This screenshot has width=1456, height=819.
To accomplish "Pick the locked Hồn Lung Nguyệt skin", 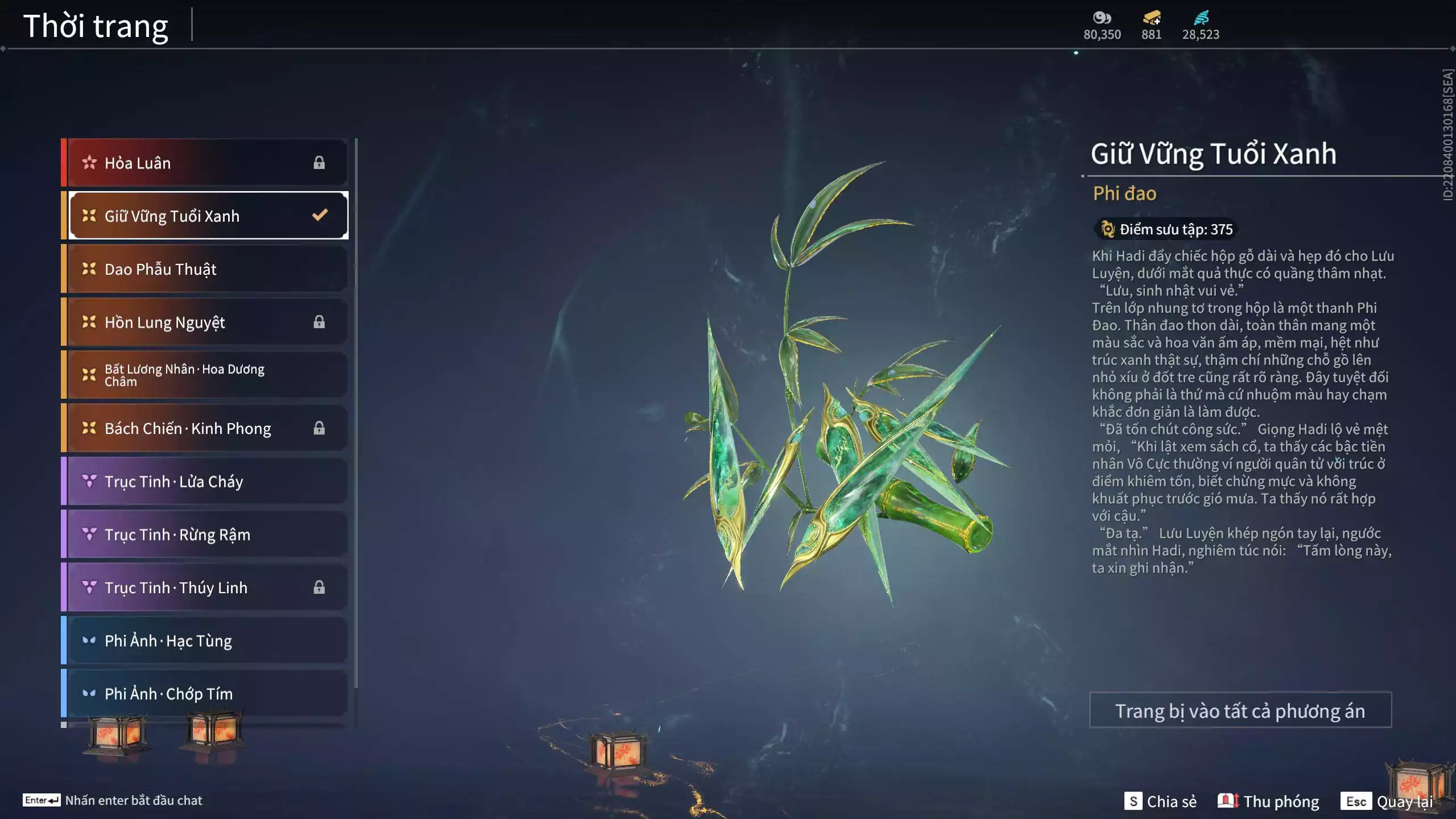I will [x=205, y=322].
